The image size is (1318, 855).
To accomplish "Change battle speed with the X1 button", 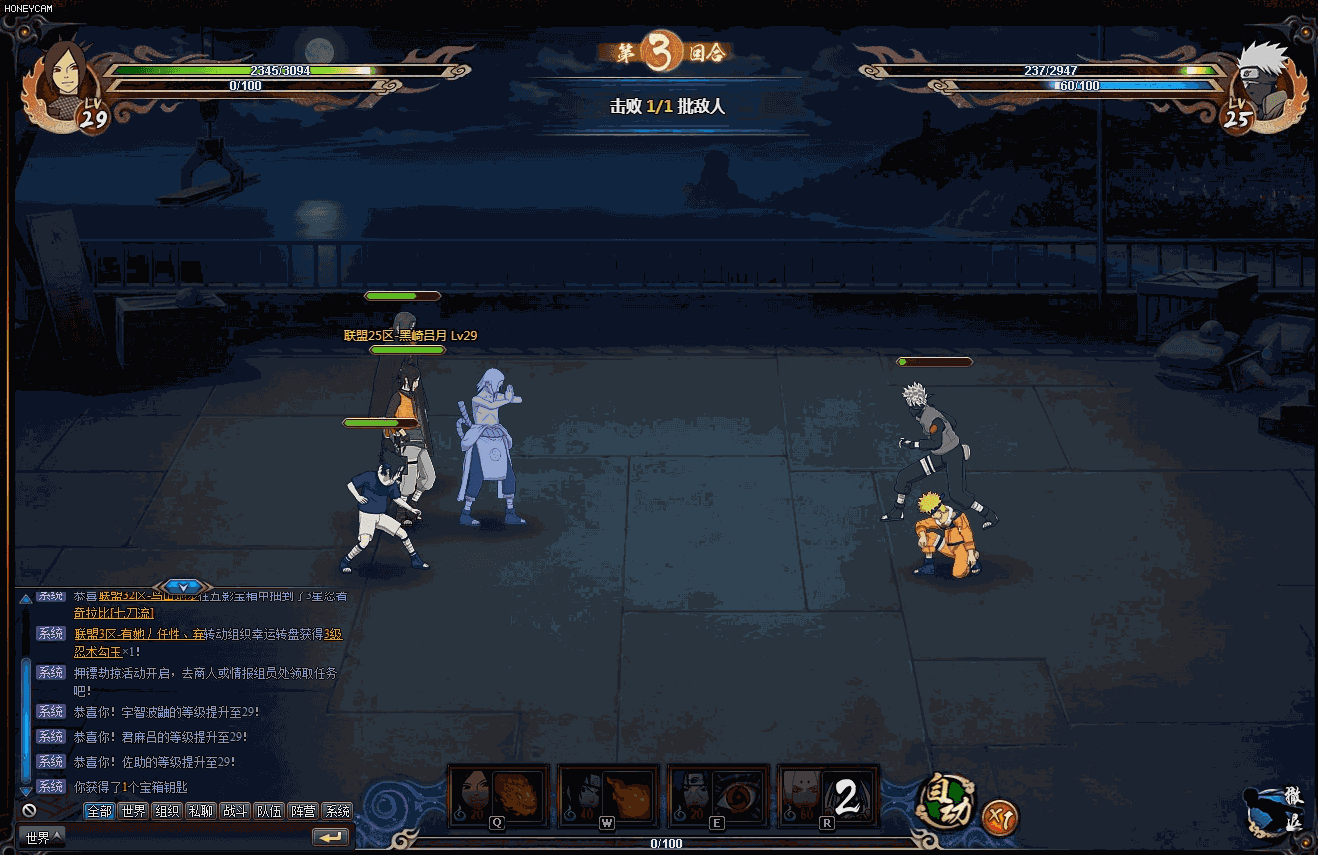I will pyautogui.click(x=999, y=818).
